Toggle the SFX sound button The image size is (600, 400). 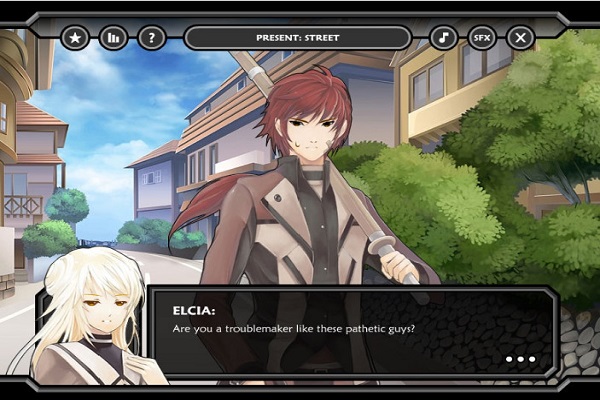tap(482, 38)
